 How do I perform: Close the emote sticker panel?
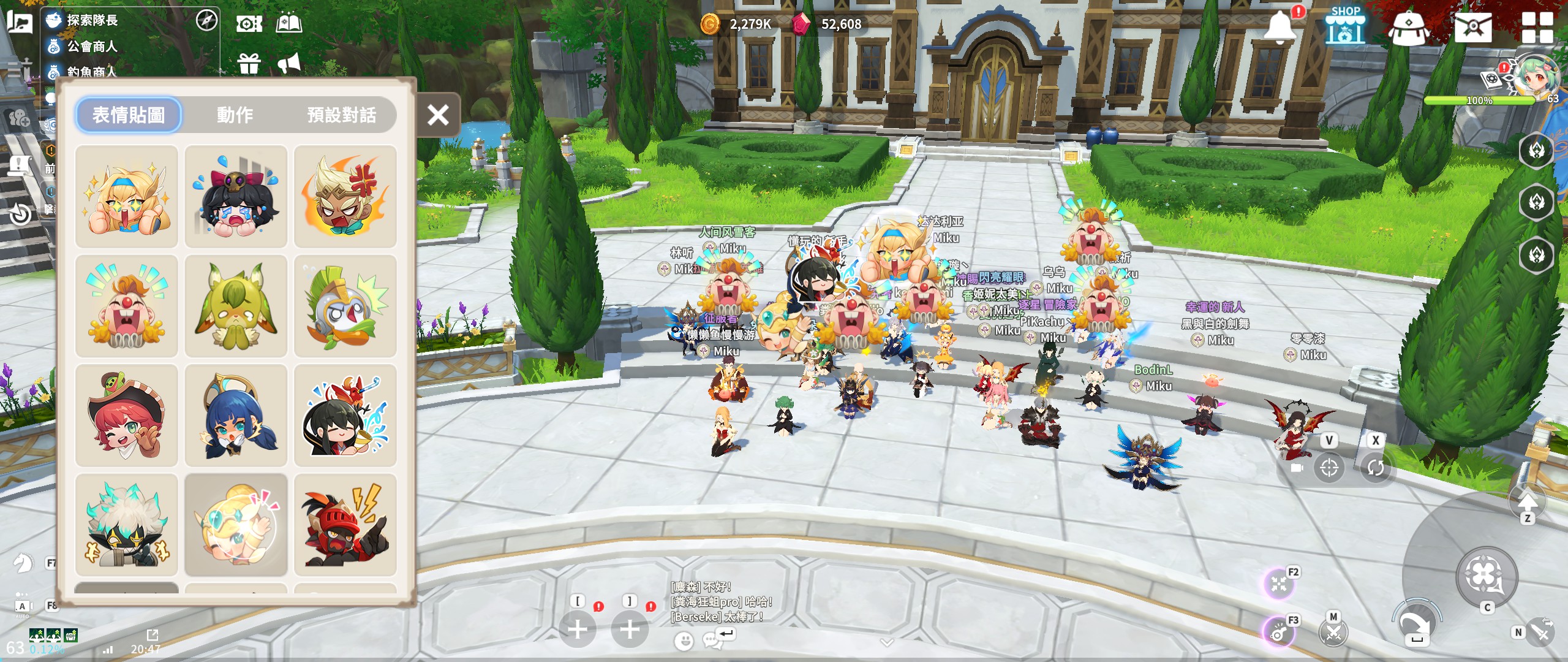tap(438, 115)
